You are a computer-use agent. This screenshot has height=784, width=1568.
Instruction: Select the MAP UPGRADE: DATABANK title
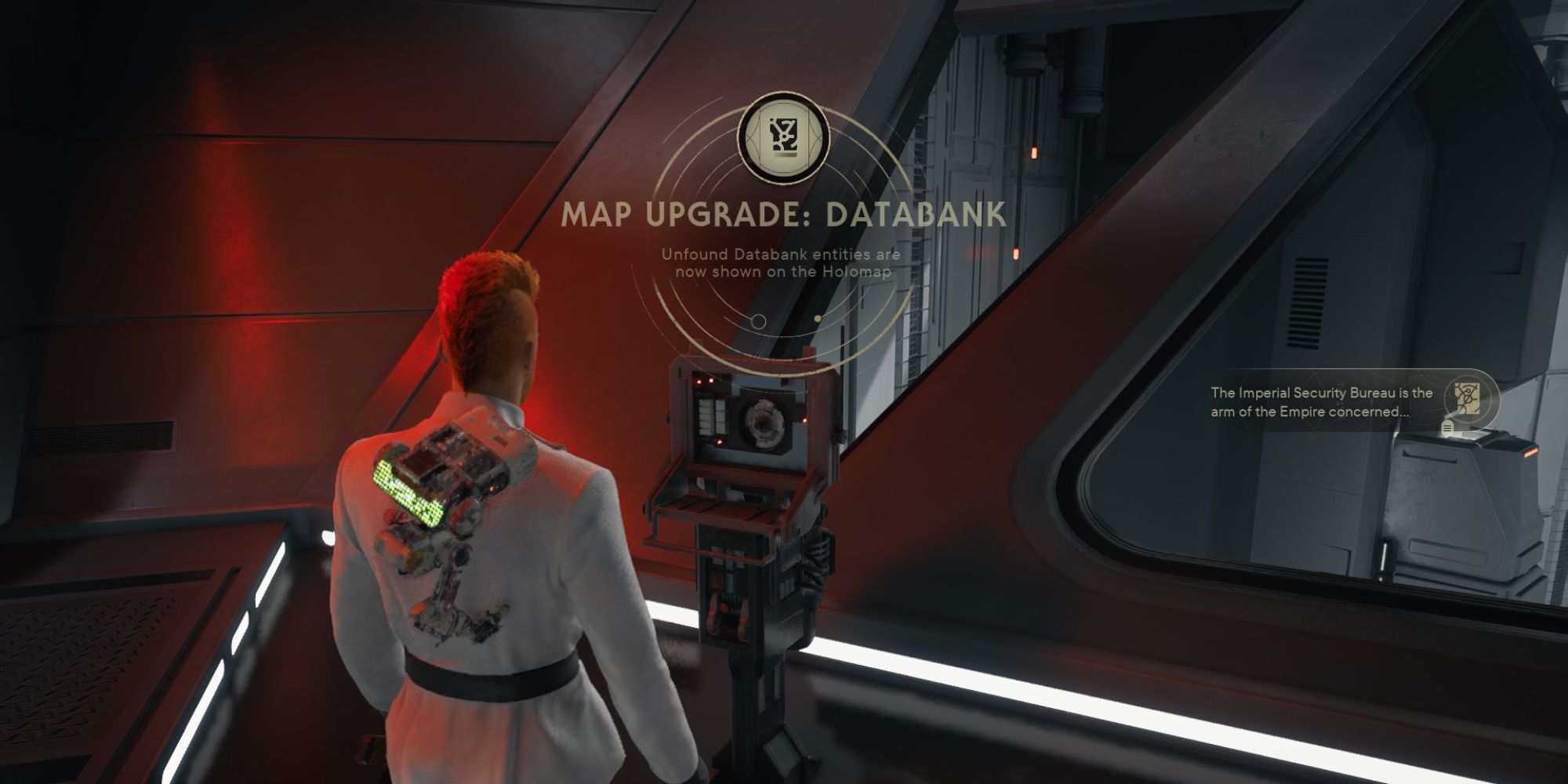coord(784,216)
